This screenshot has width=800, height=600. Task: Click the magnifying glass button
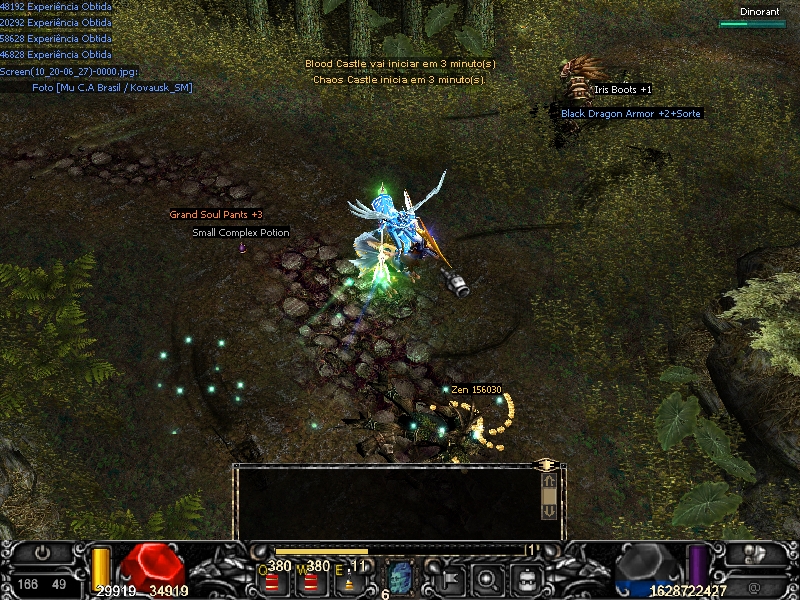tap(488, 577)
